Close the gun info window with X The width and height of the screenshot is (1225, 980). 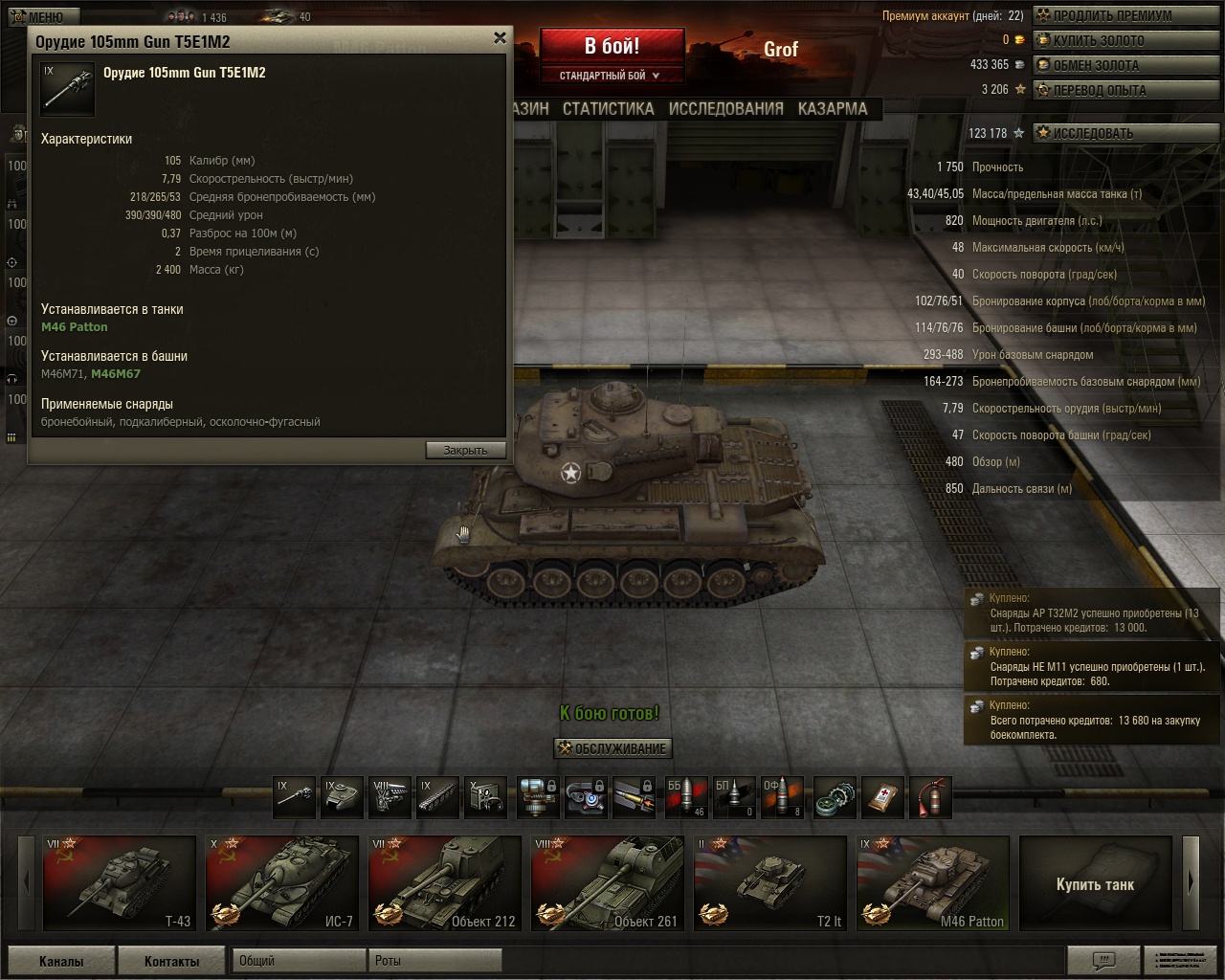point(500,38)
